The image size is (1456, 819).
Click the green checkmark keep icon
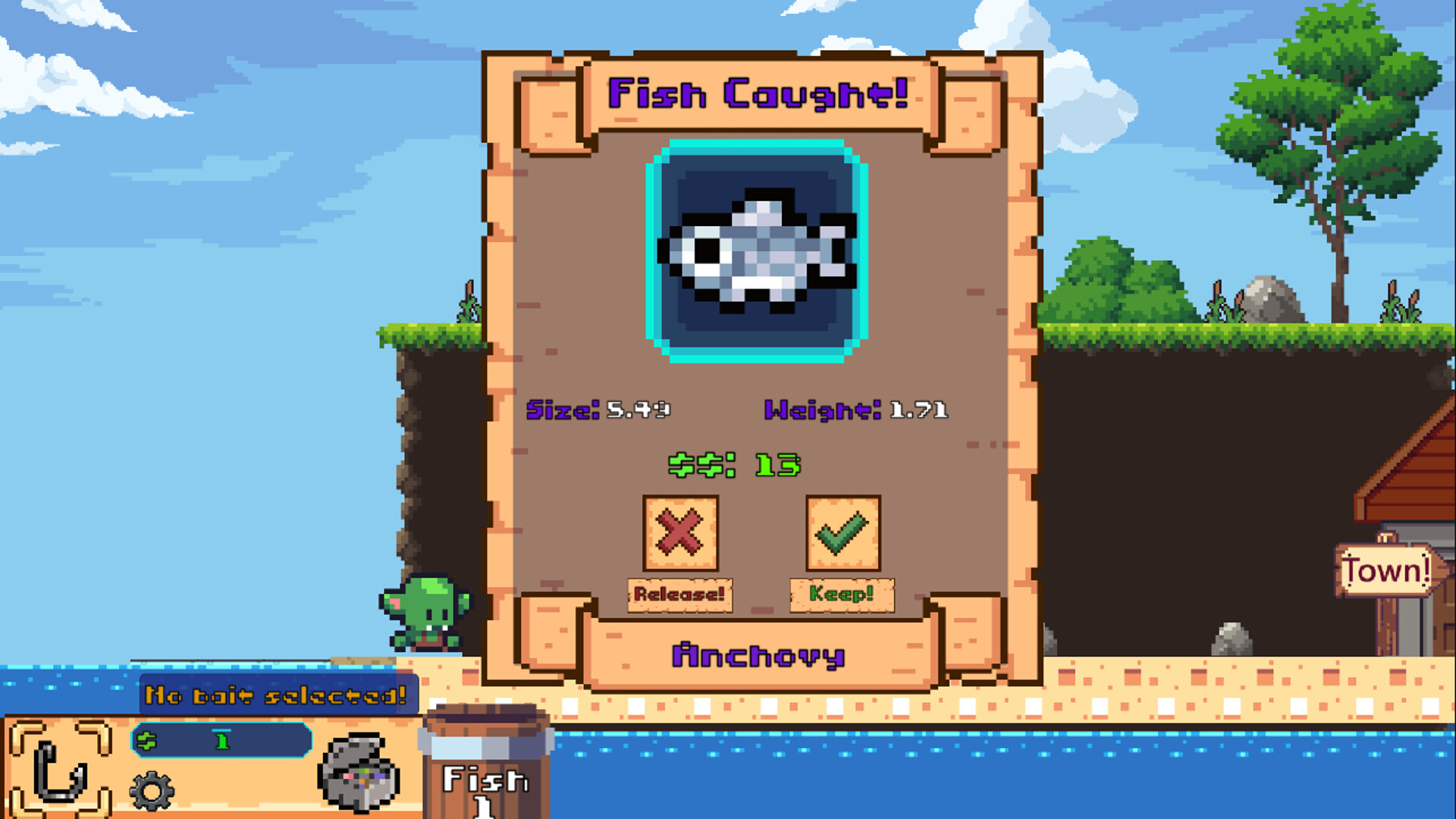[x=842, y=533]
